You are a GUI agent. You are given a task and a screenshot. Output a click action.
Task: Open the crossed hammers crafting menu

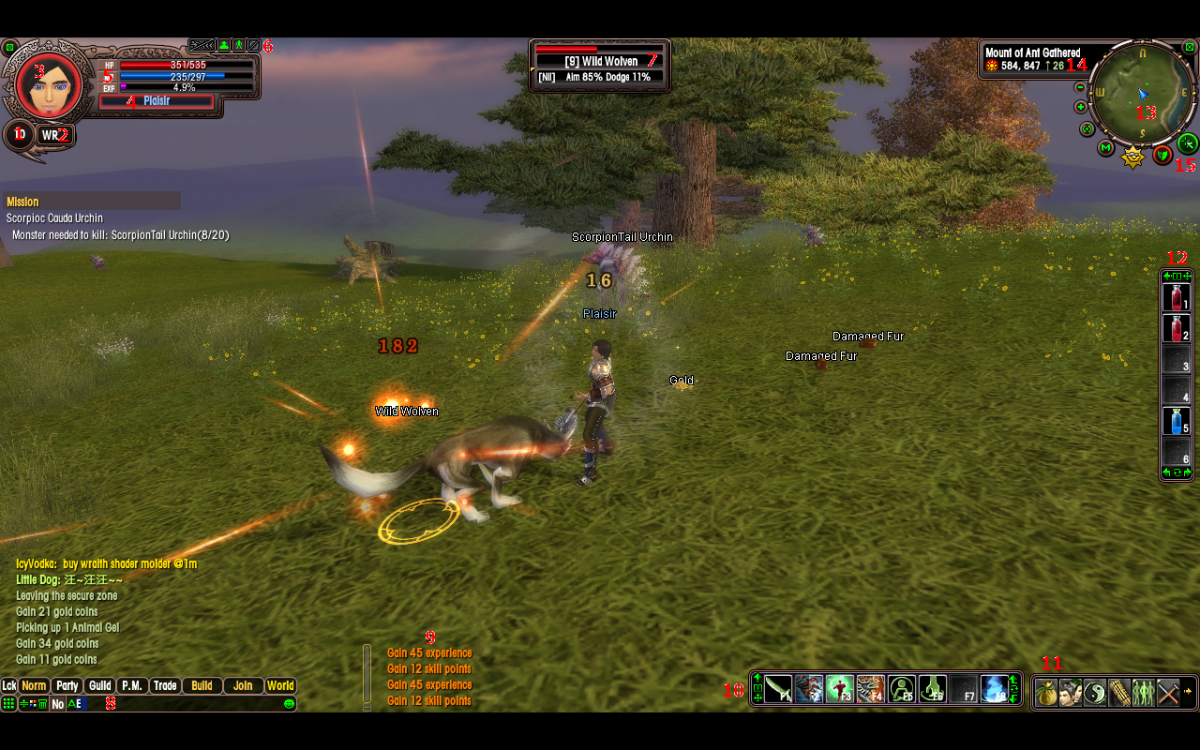tap(1168, 692)
